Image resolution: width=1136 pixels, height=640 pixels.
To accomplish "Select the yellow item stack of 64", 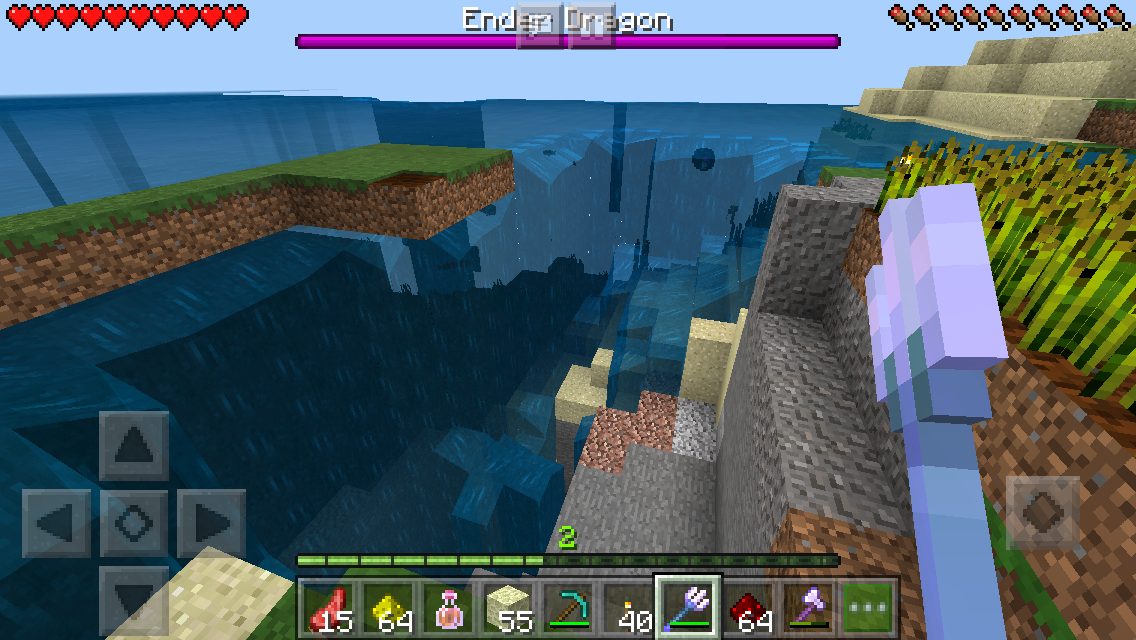I will [x=388, y=607].
